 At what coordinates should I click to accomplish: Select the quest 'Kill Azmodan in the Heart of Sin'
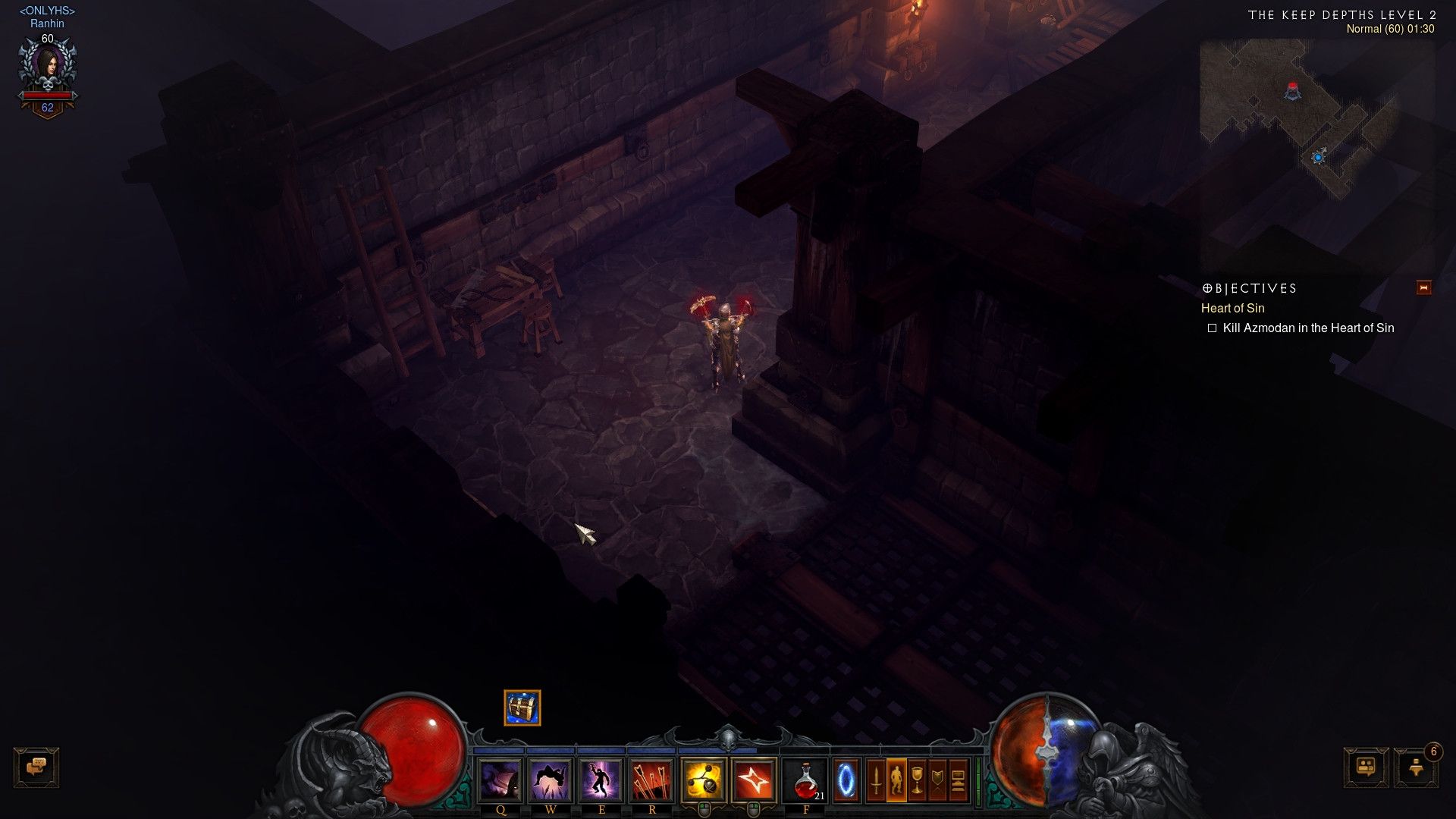[x=1310, y=328]
